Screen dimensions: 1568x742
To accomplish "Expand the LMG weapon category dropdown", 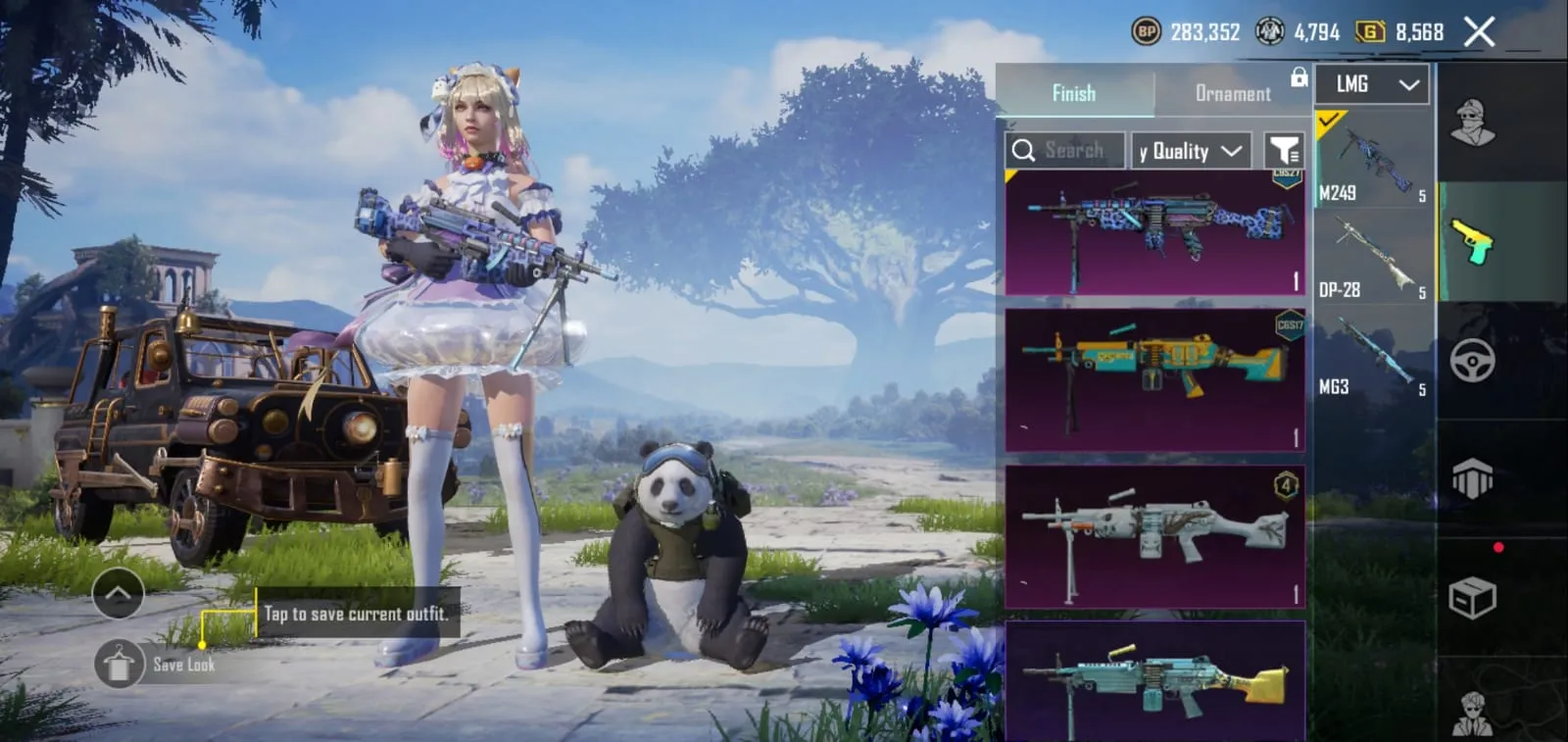I will tap(1371, 84).
